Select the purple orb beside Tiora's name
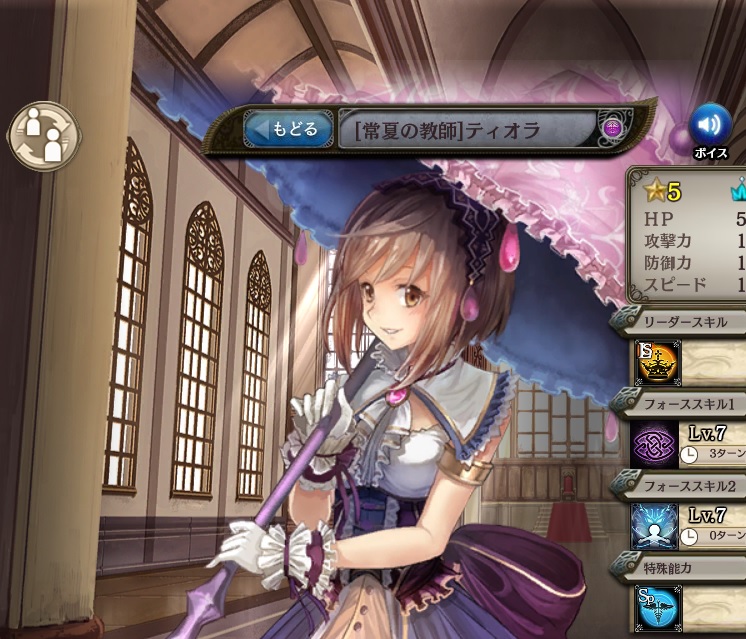This screenshot has height=639, width=746. coord(613,127)
